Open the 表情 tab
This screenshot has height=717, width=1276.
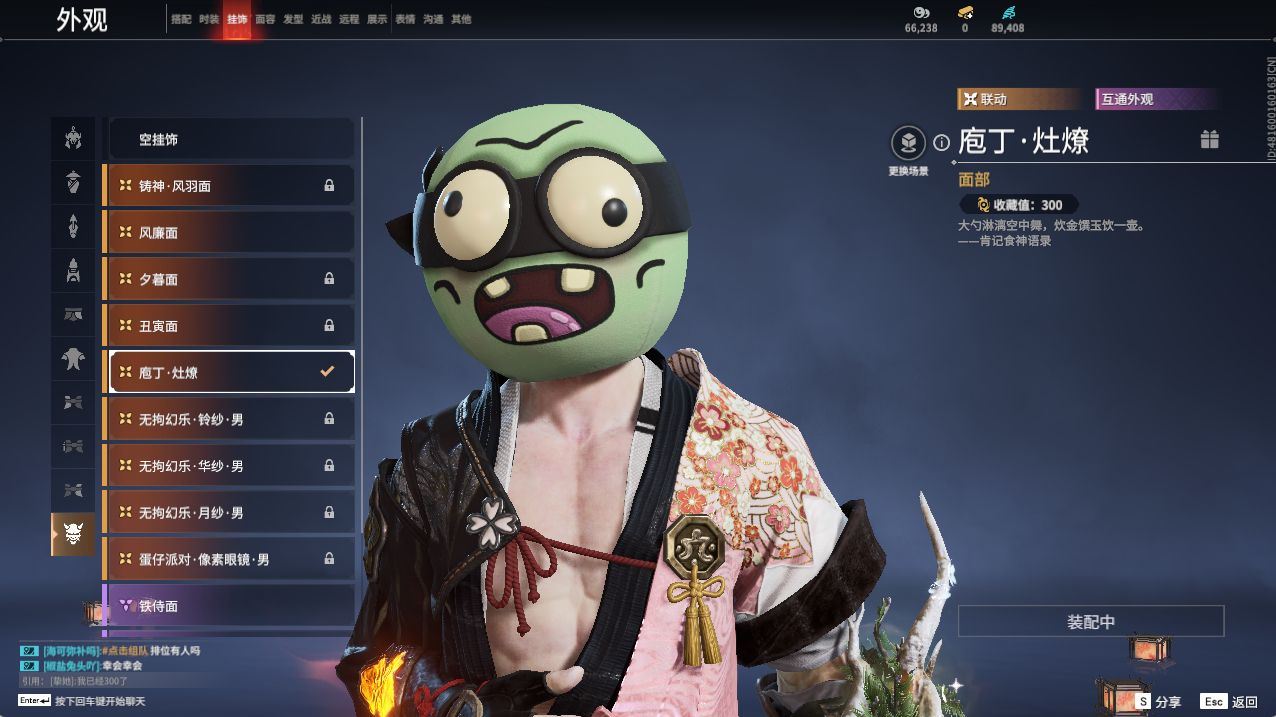[x=405, y=19]
